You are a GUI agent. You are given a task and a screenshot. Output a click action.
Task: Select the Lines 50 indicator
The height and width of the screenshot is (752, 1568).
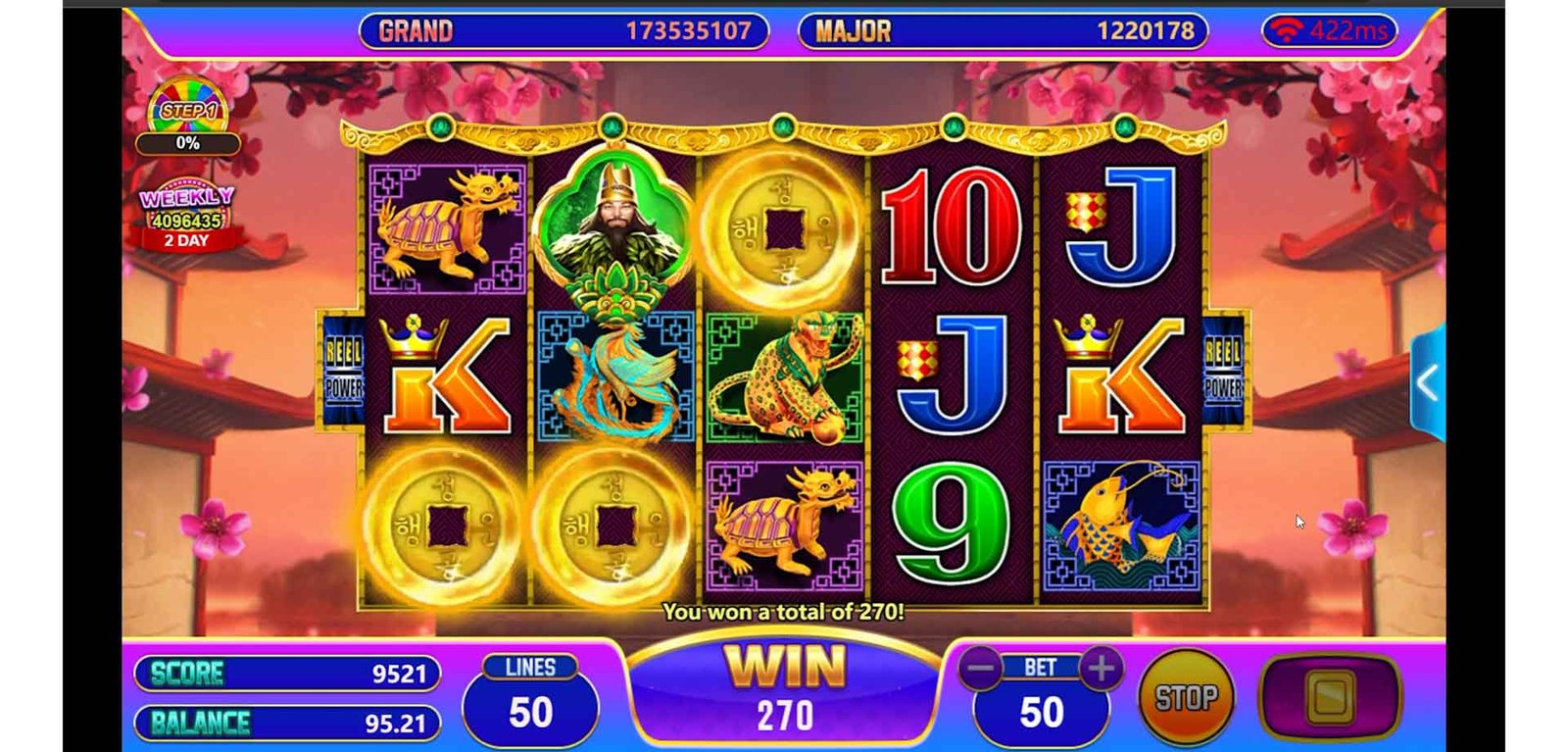pos(530,700)
